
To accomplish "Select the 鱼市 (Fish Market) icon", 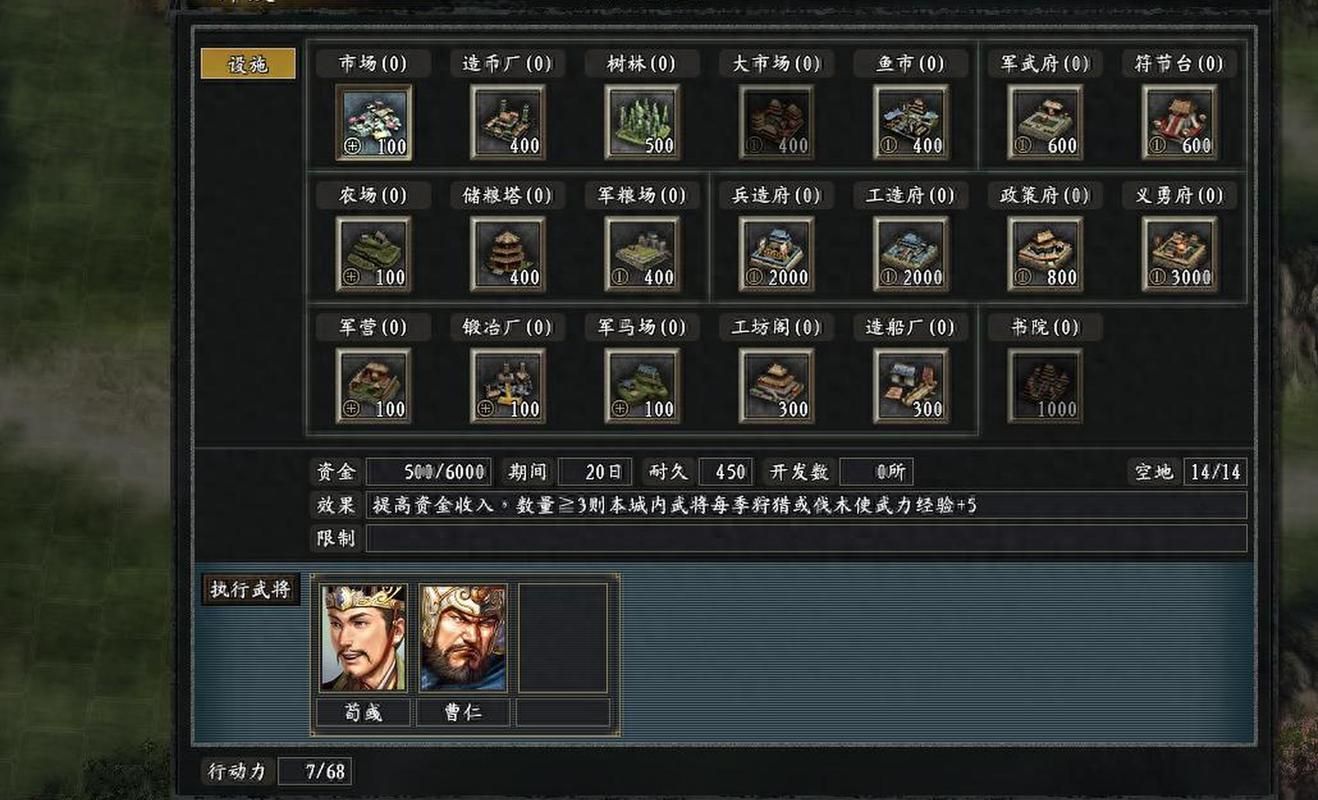I will click(911, 121).
